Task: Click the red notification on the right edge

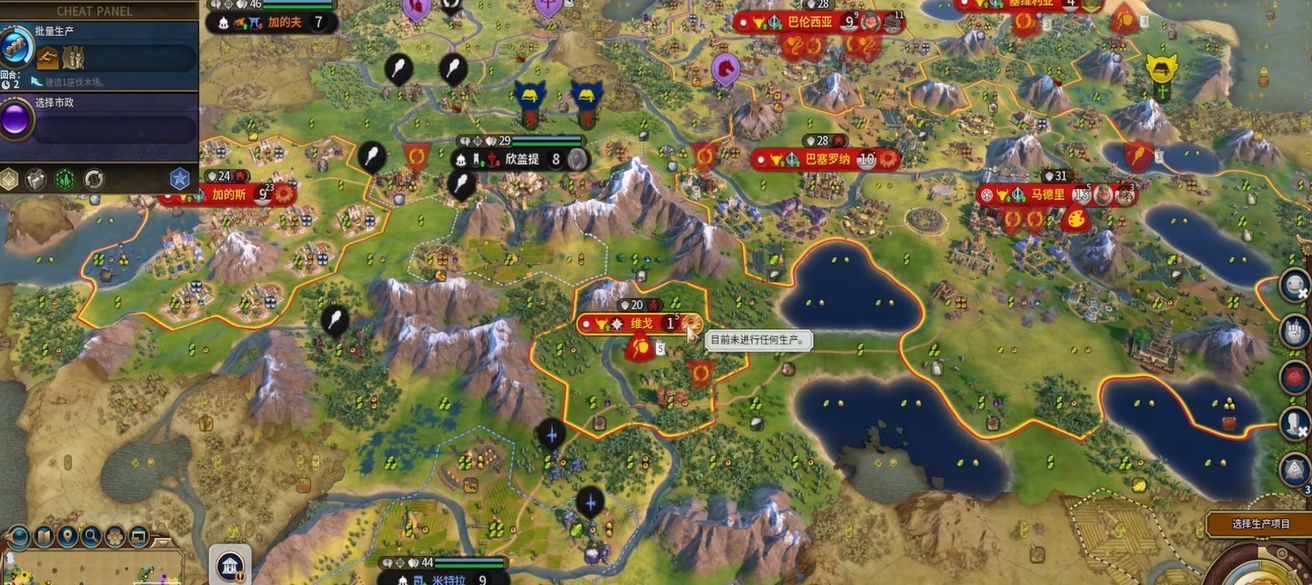Action: tap(1295, 377)
